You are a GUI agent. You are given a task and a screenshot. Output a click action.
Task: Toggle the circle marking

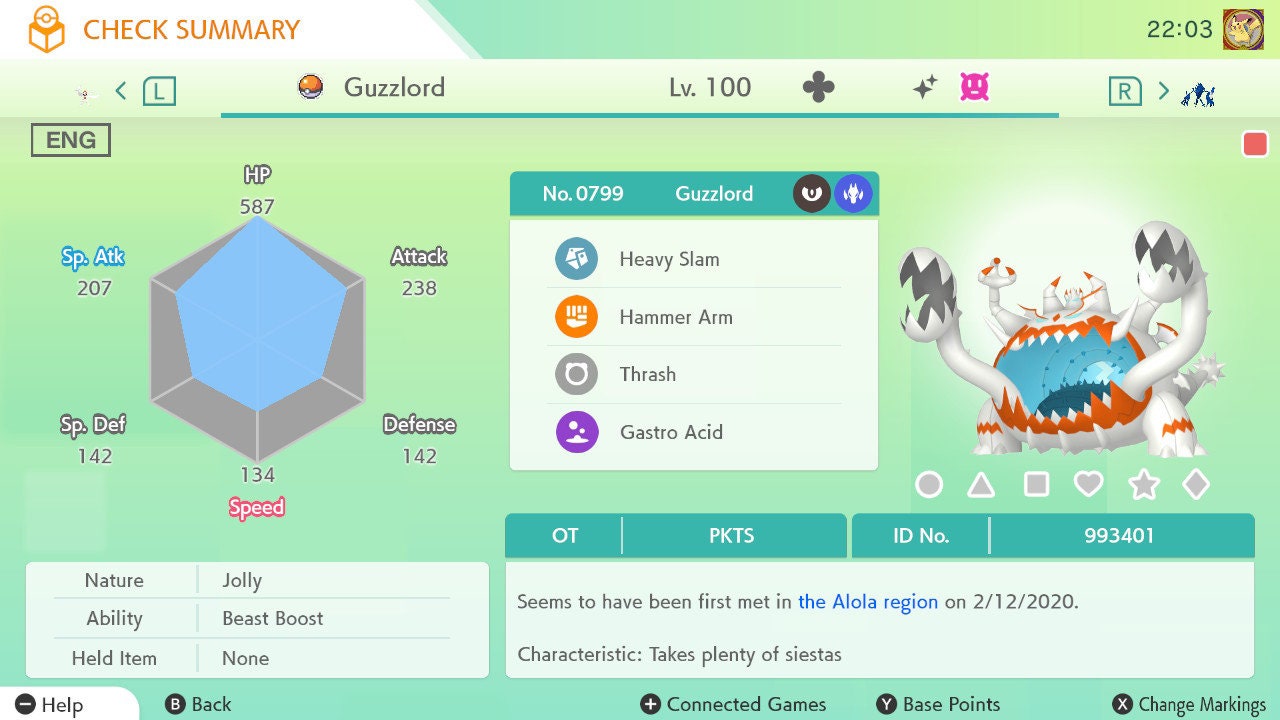point(929,485)
